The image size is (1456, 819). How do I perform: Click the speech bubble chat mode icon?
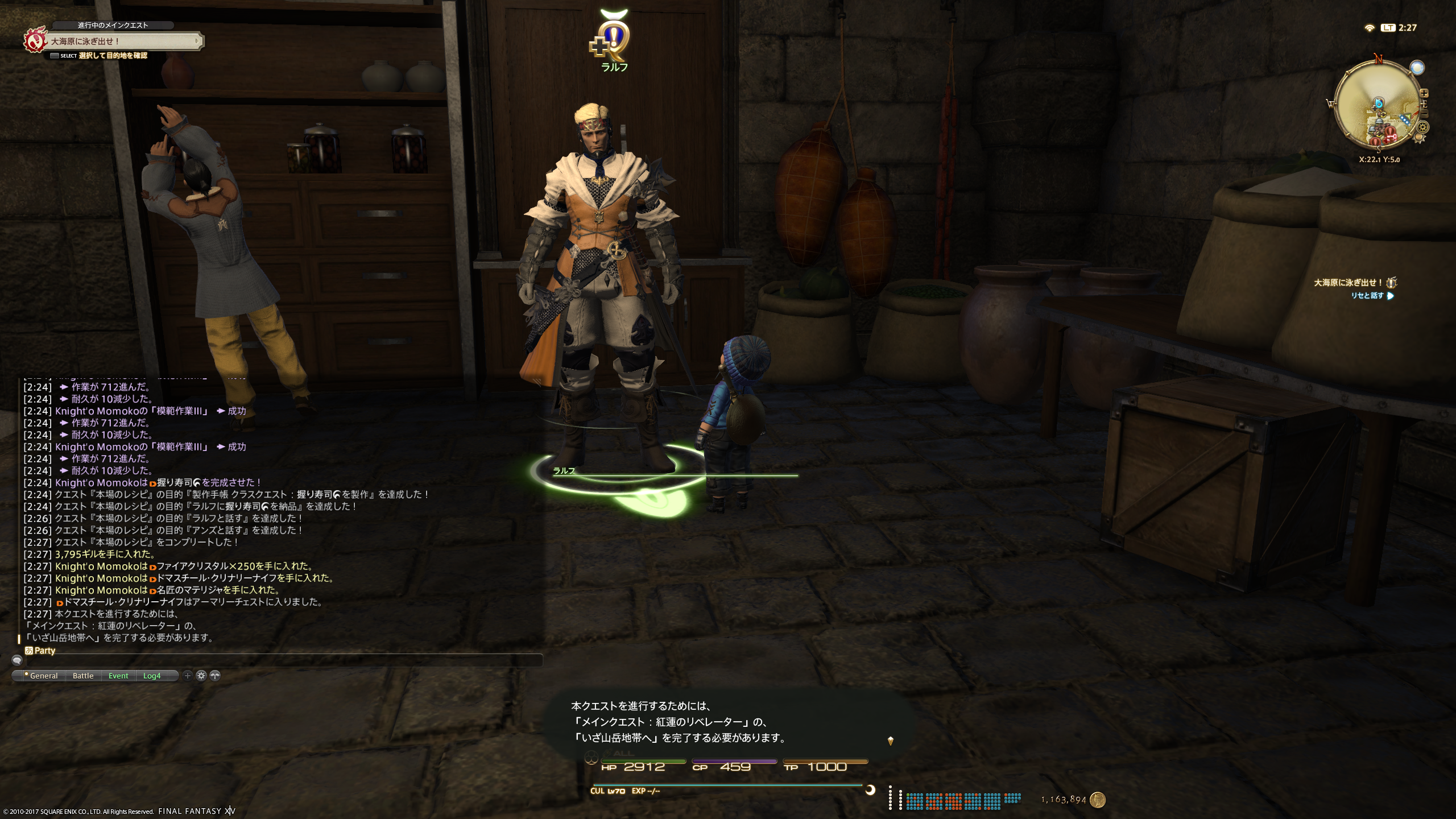coord(17,660)
